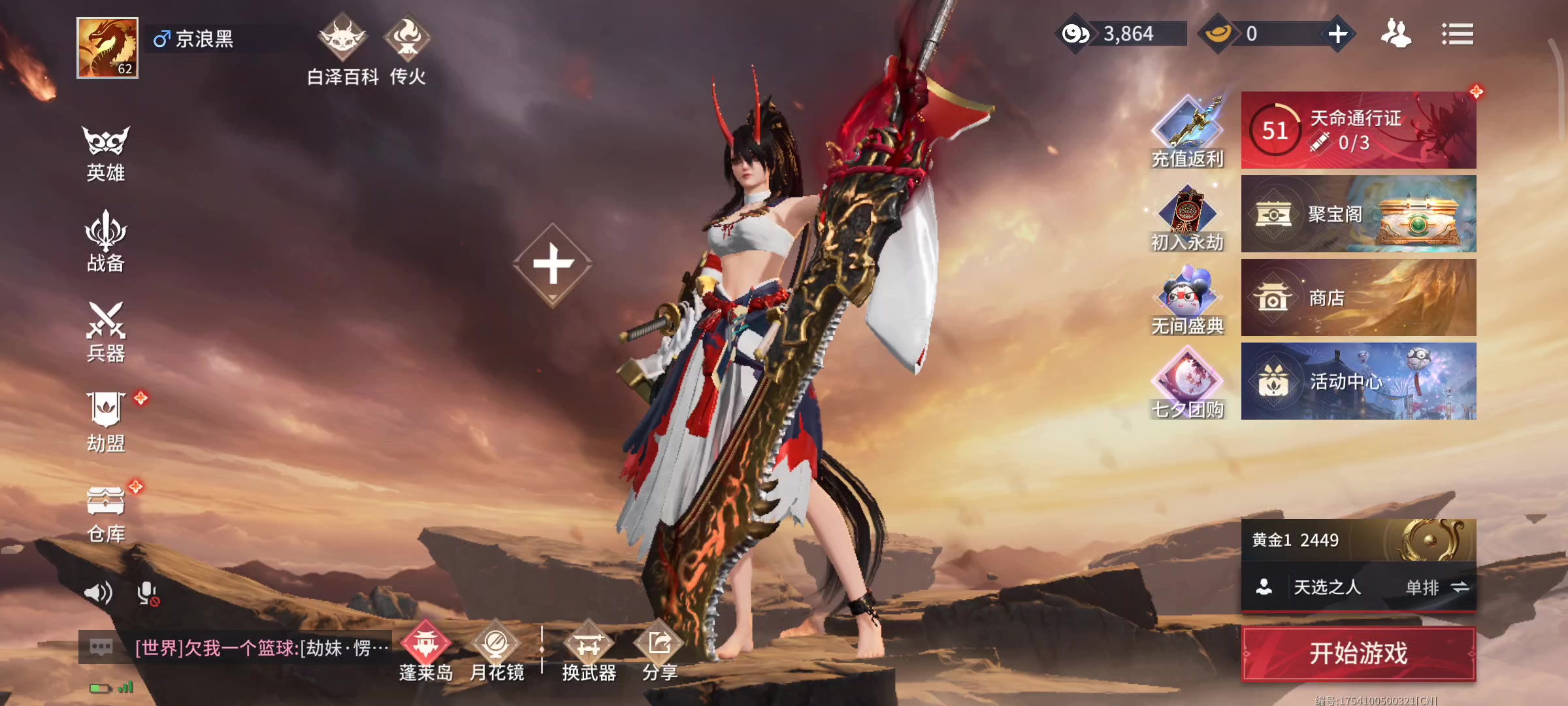
Task: Start the match with 开始游戏
Action: (1358, 653)
